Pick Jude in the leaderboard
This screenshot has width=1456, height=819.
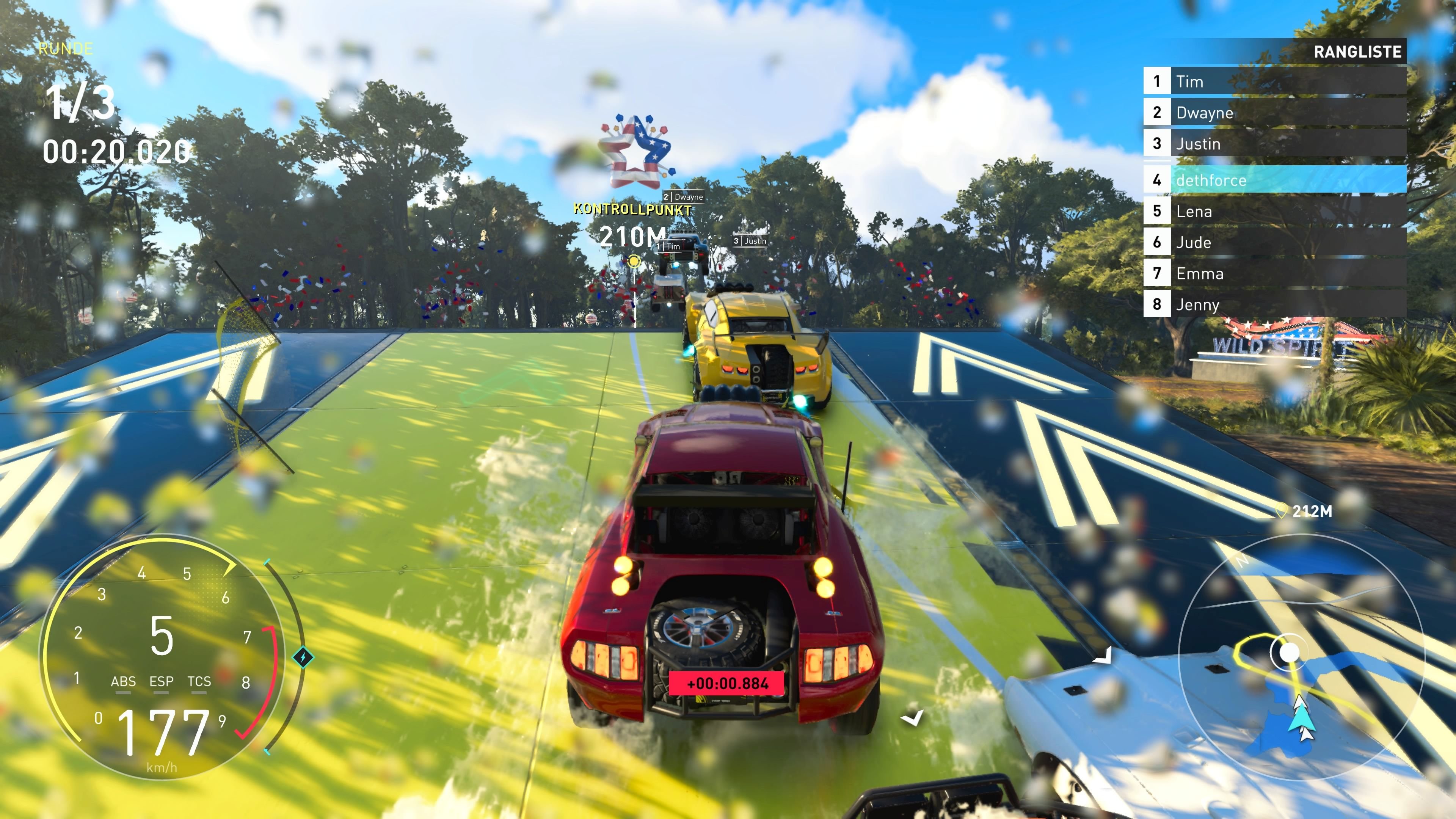pyautogui.click(x=1274, y=243)
